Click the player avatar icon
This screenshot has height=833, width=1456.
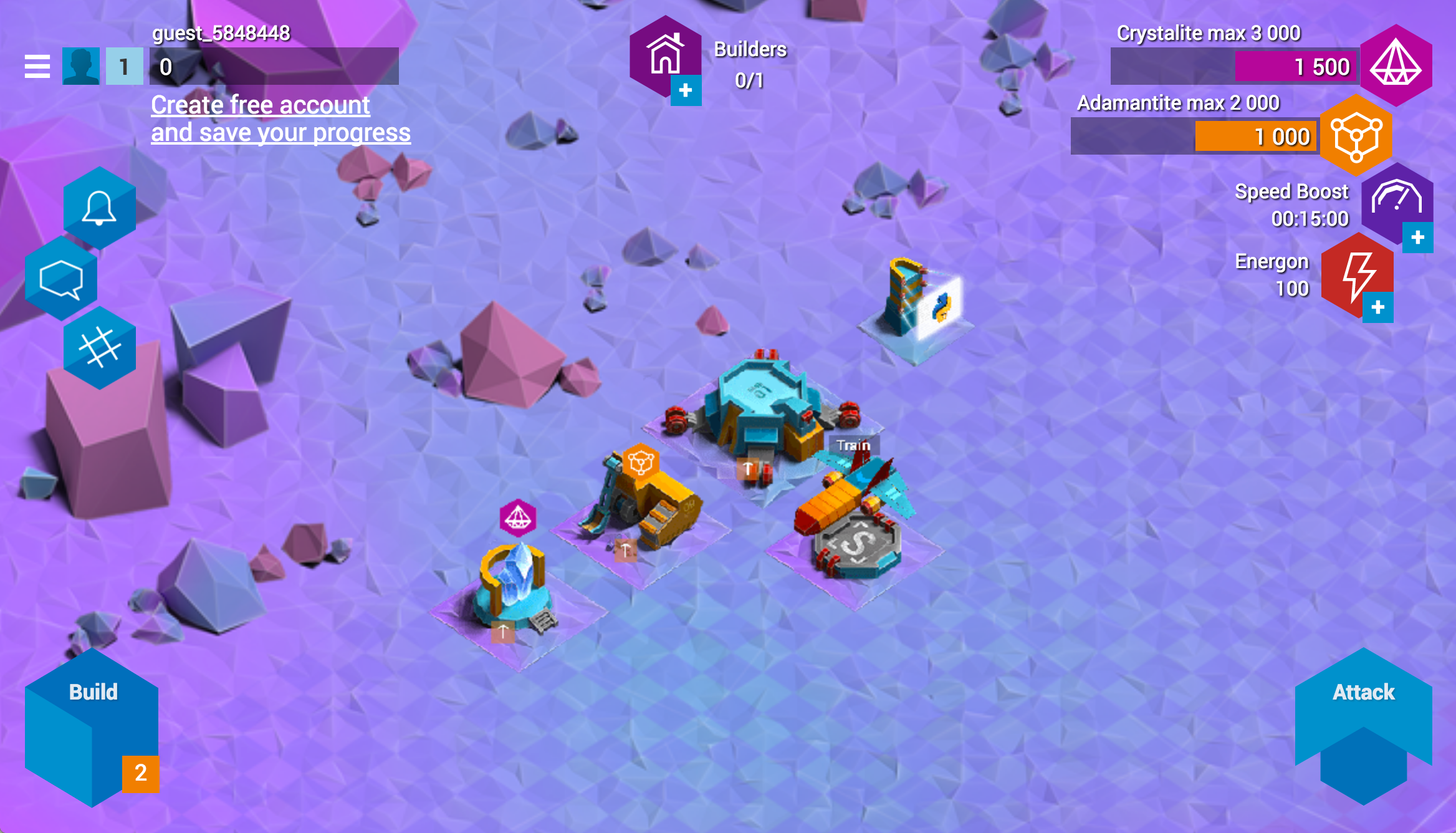[x=81, y=66]
